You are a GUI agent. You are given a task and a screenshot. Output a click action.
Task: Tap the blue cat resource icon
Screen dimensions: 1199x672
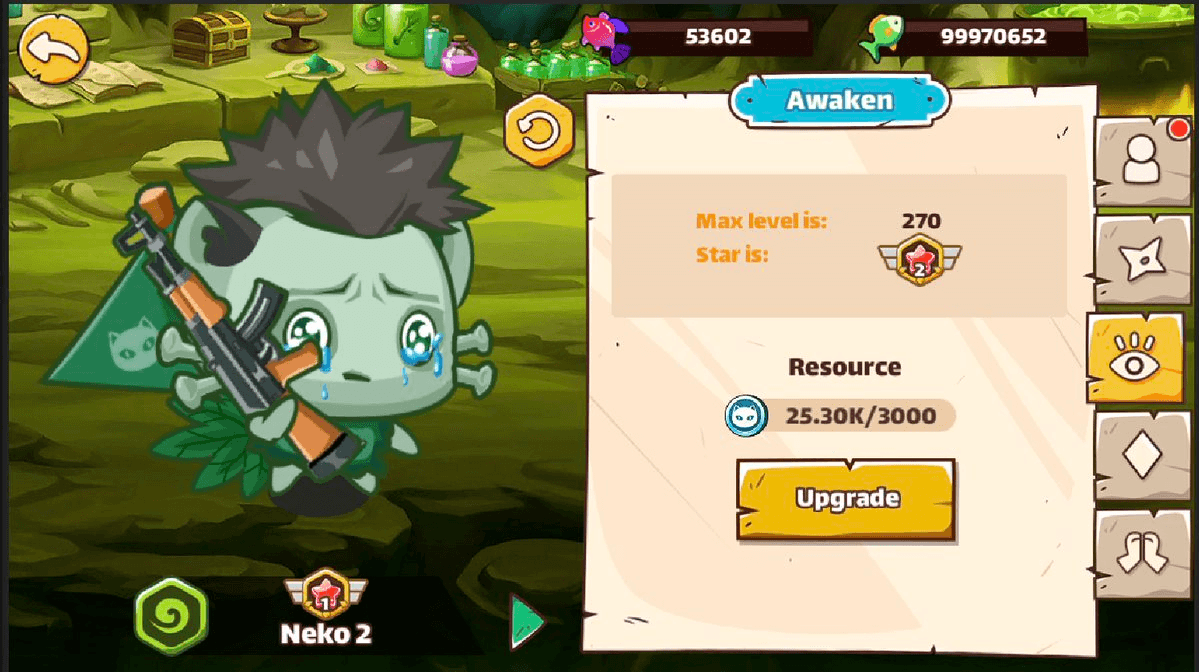[x=746, y=415]
